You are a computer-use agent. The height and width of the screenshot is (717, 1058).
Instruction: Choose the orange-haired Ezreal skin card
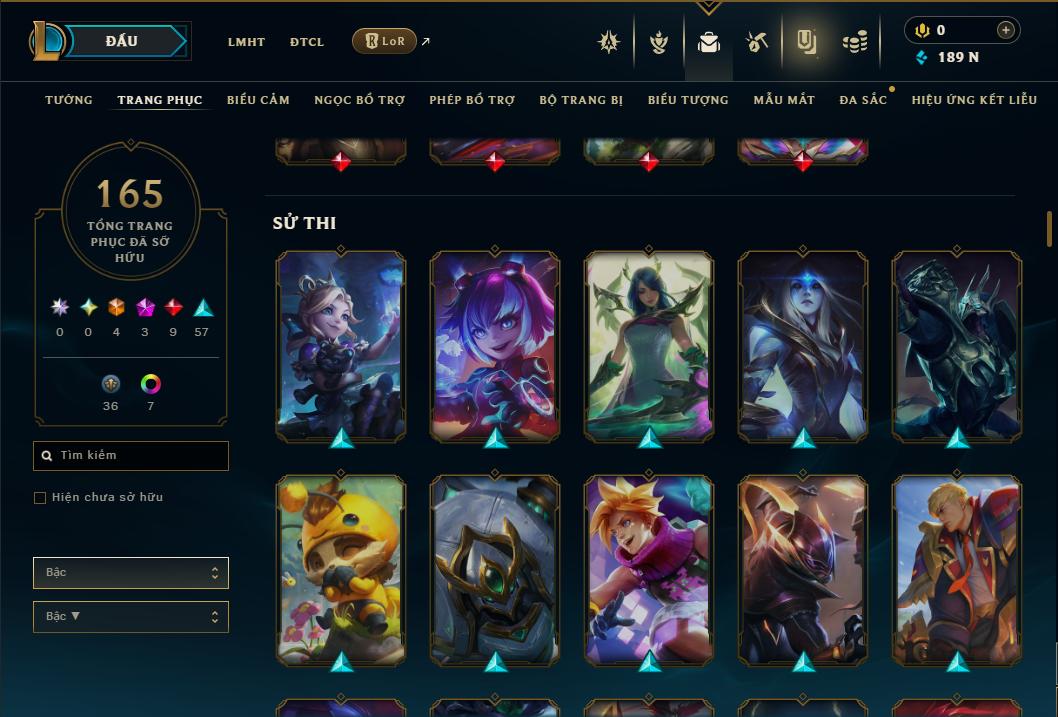click(x=649, y=570)
